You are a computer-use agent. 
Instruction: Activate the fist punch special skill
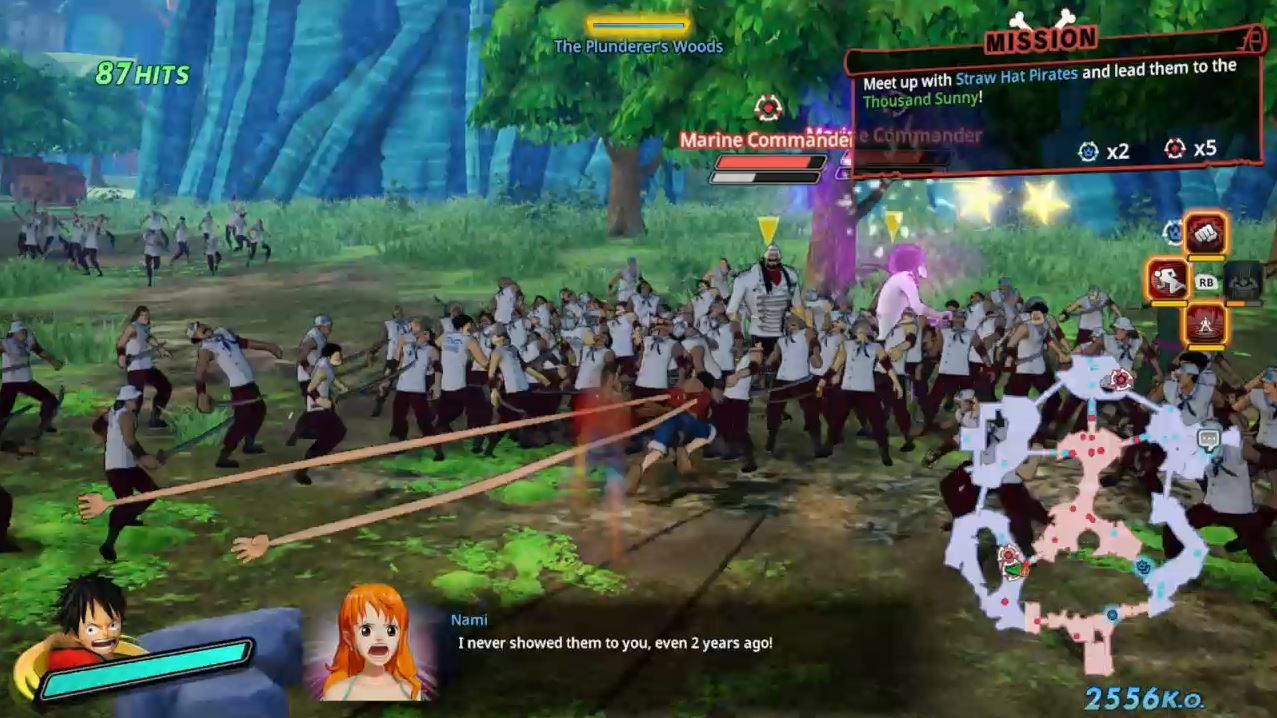pyautogui.click(x=1206, y=234)
